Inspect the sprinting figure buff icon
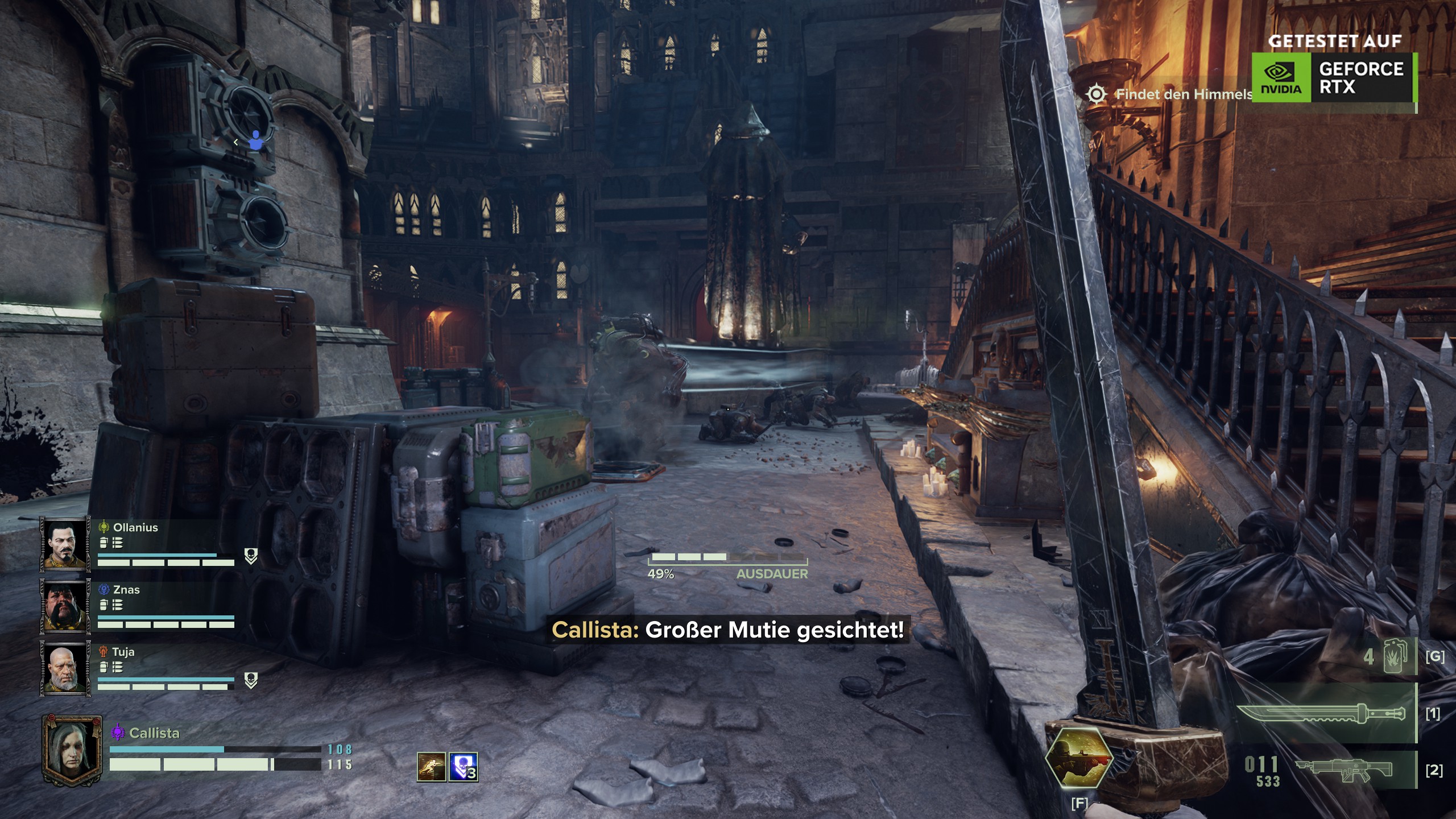 coord(431,767)
